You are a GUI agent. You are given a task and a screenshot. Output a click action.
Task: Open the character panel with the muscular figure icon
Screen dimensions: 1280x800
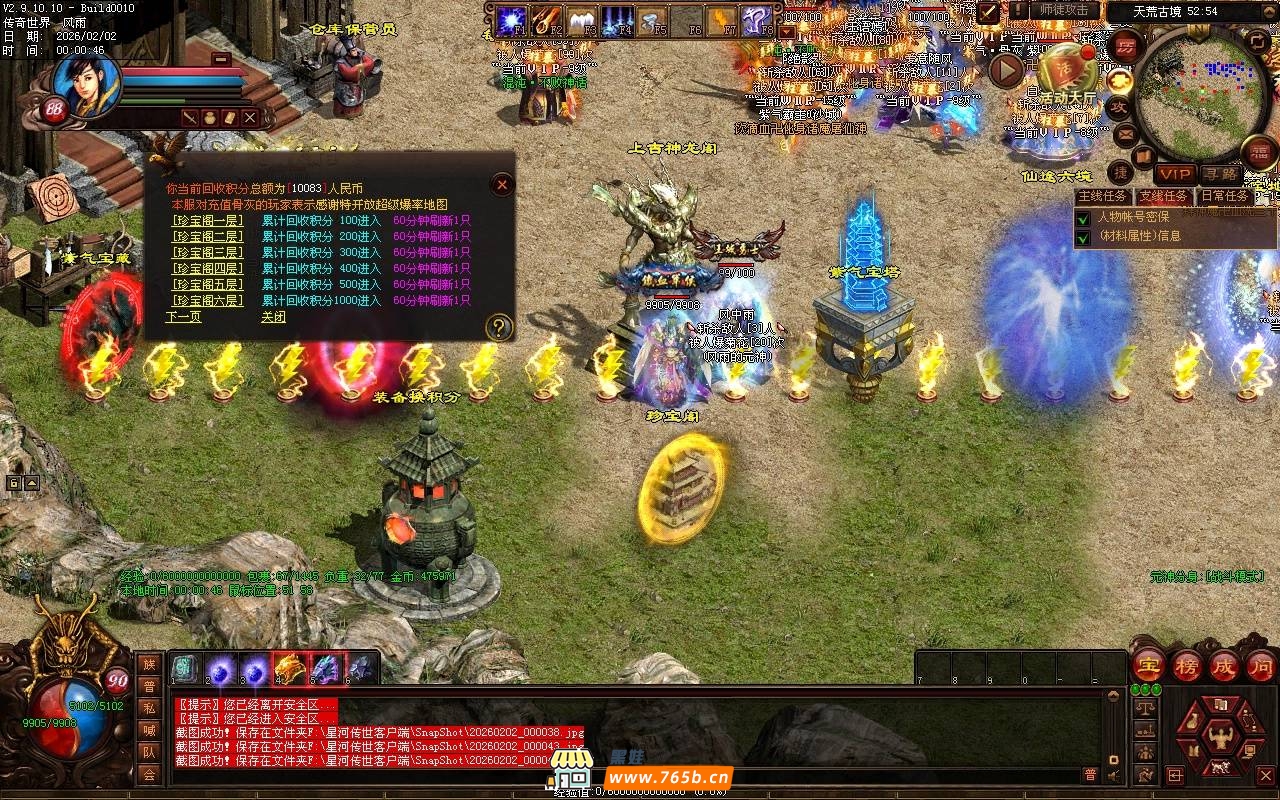[1219, 737]
